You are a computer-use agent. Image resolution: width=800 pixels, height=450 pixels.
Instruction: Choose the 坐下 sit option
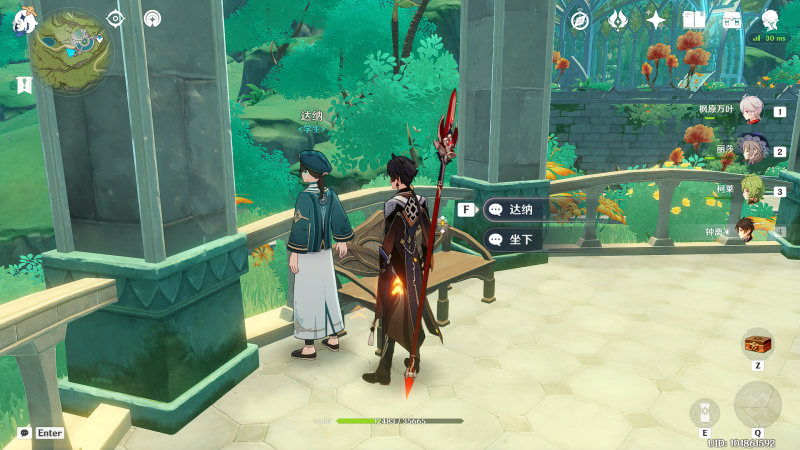(515, 239)
